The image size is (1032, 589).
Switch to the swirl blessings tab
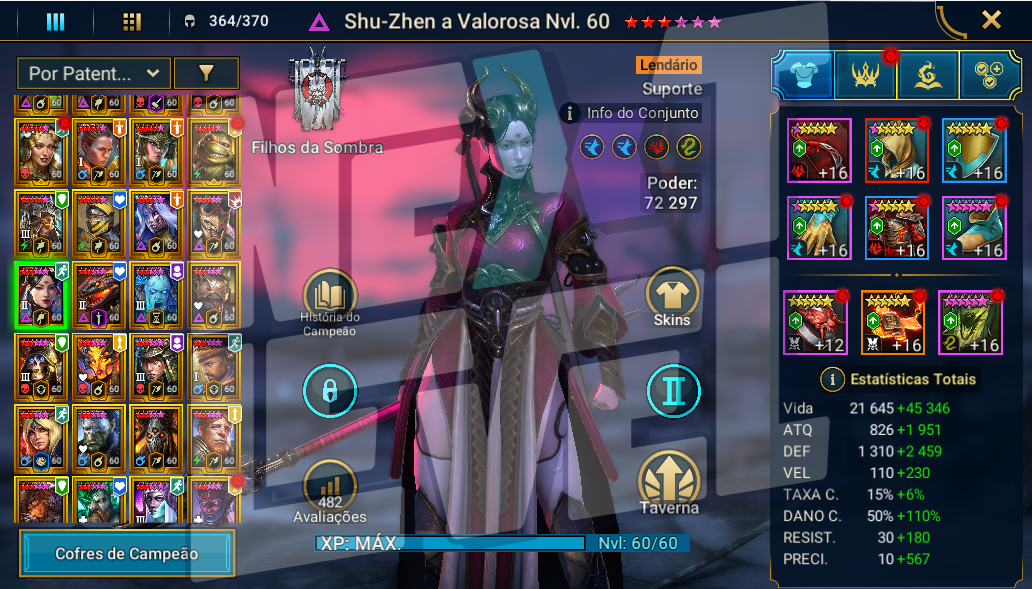927,76
